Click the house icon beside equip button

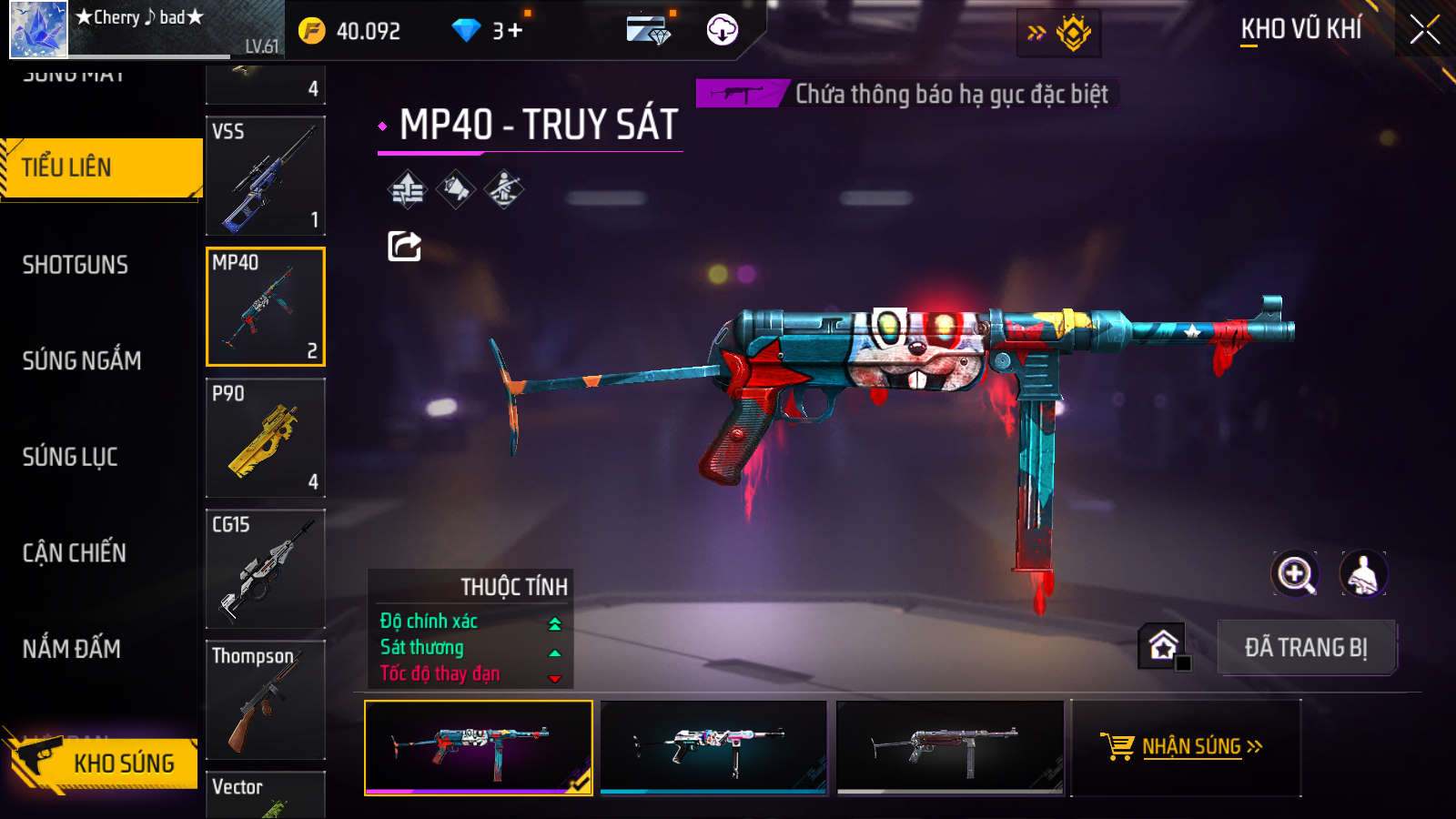[x=1163, y=646]
